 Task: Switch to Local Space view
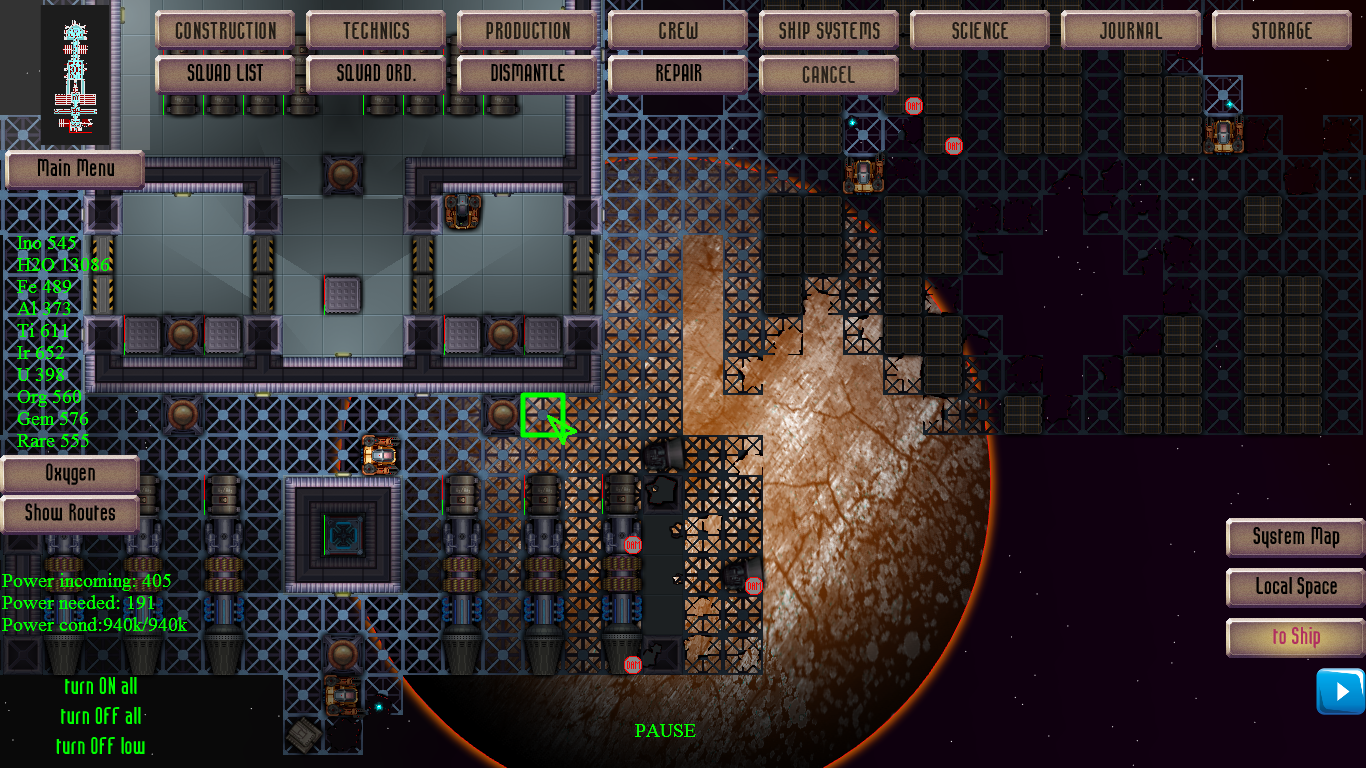click(x=1296, y=587)
